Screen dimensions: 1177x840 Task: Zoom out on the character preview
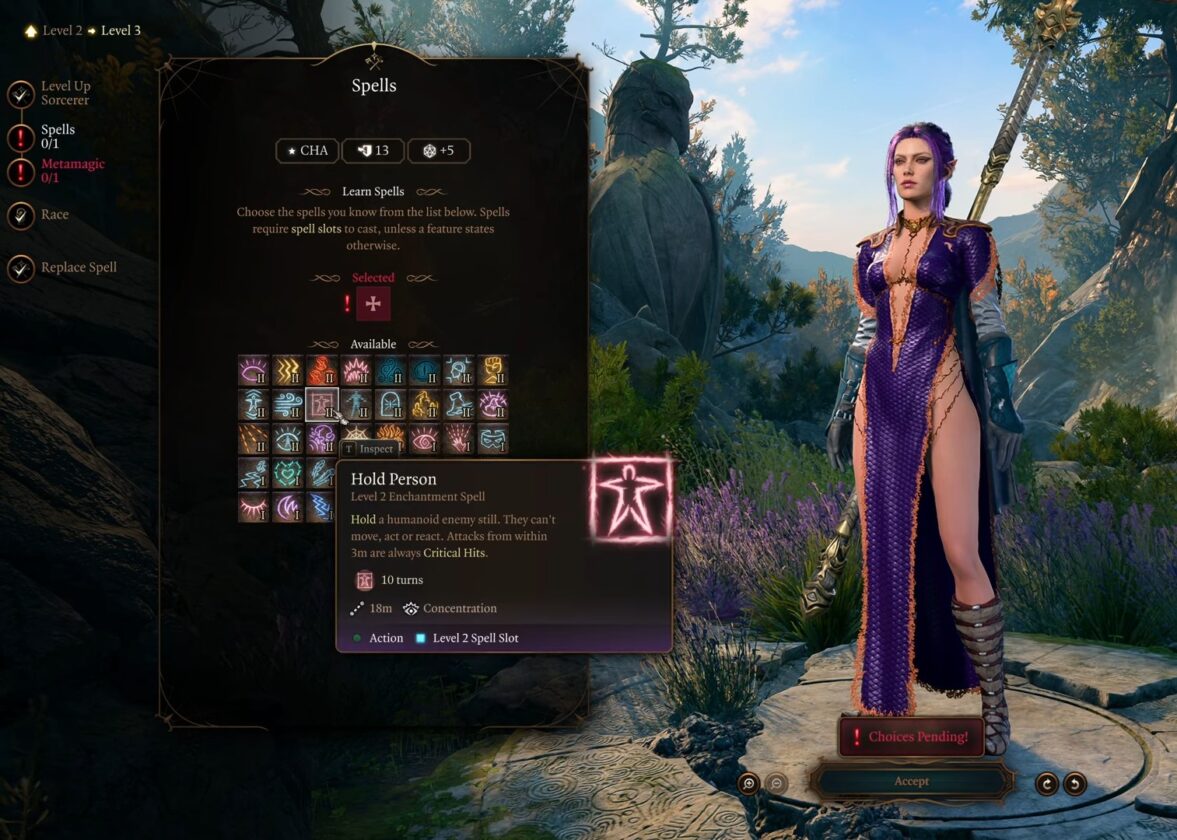tap(776, 784)
